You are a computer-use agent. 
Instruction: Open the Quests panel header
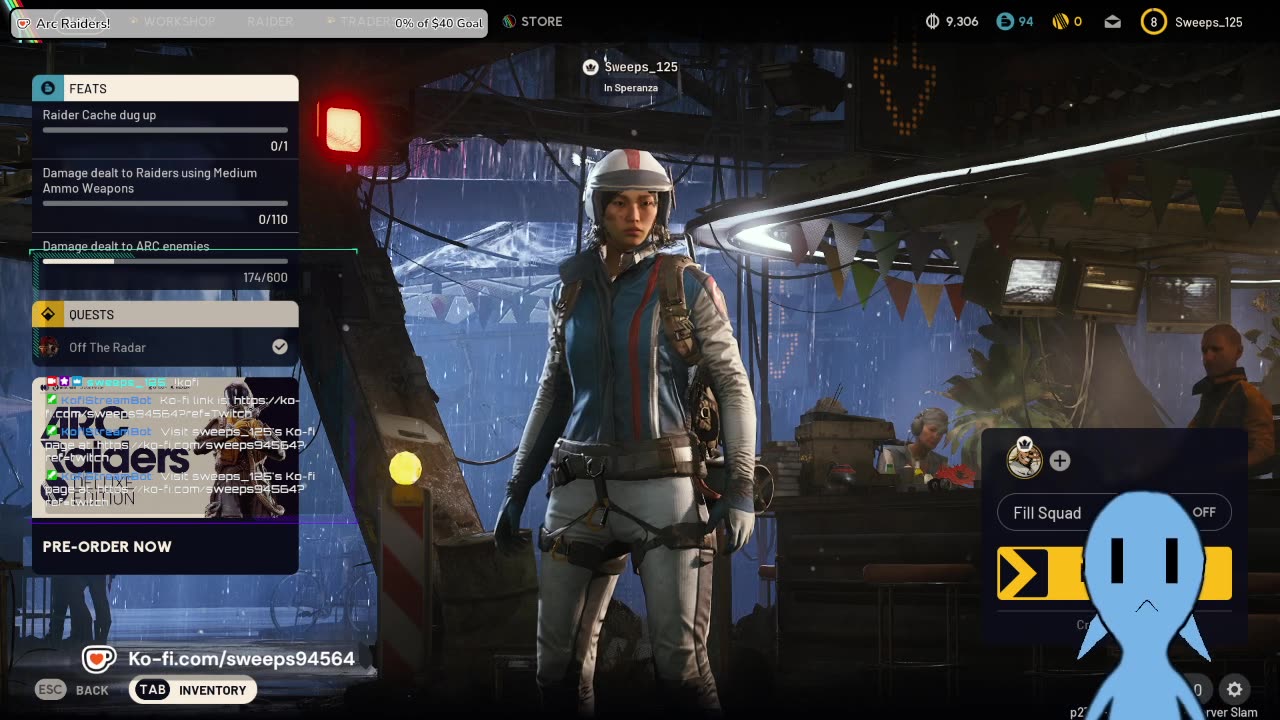[165, 314]
